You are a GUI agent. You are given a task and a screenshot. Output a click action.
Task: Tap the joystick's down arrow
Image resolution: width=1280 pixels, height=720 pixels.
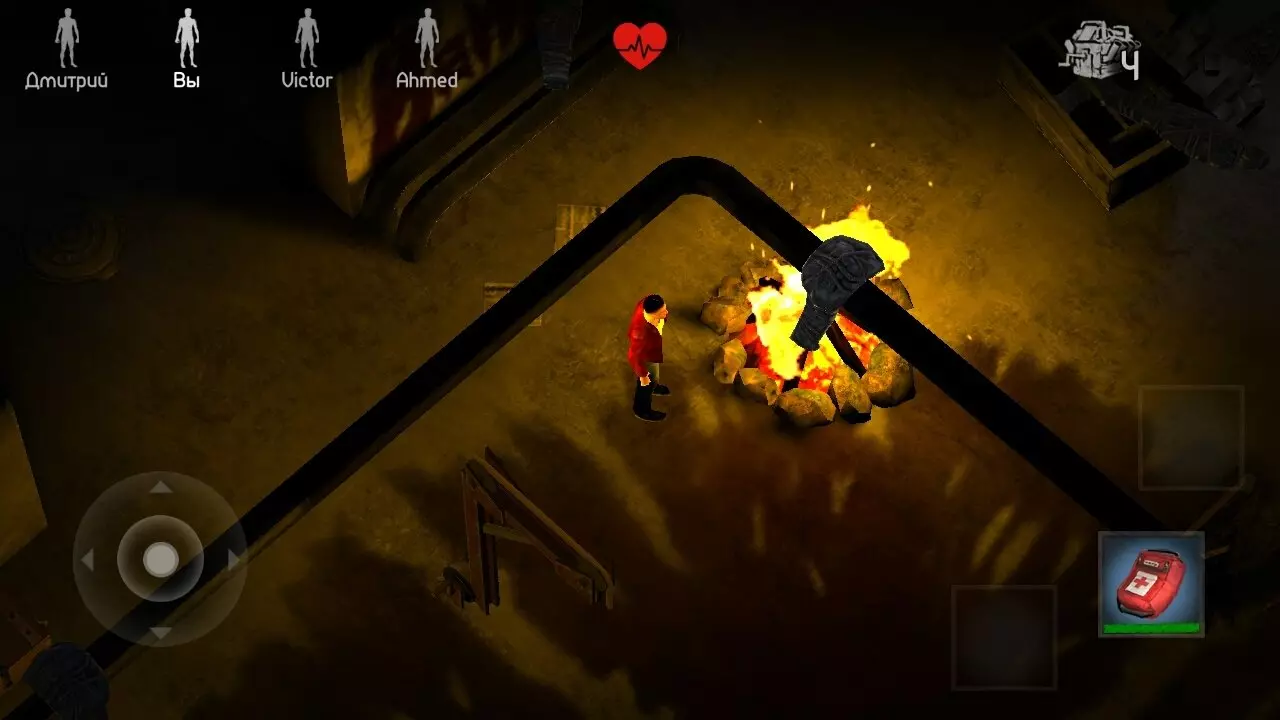(160, 632)
